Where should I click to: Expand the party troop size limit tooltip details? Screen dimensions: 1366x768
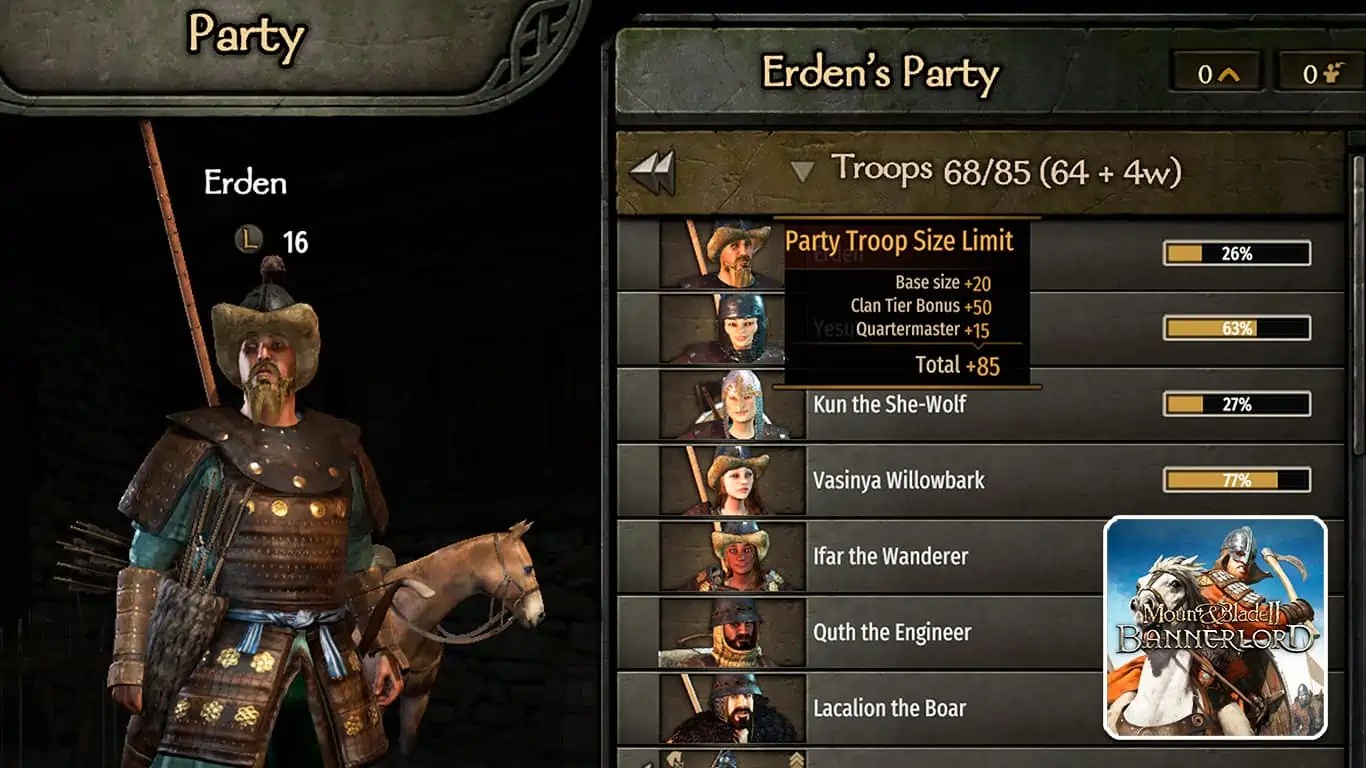pos(900,241)
